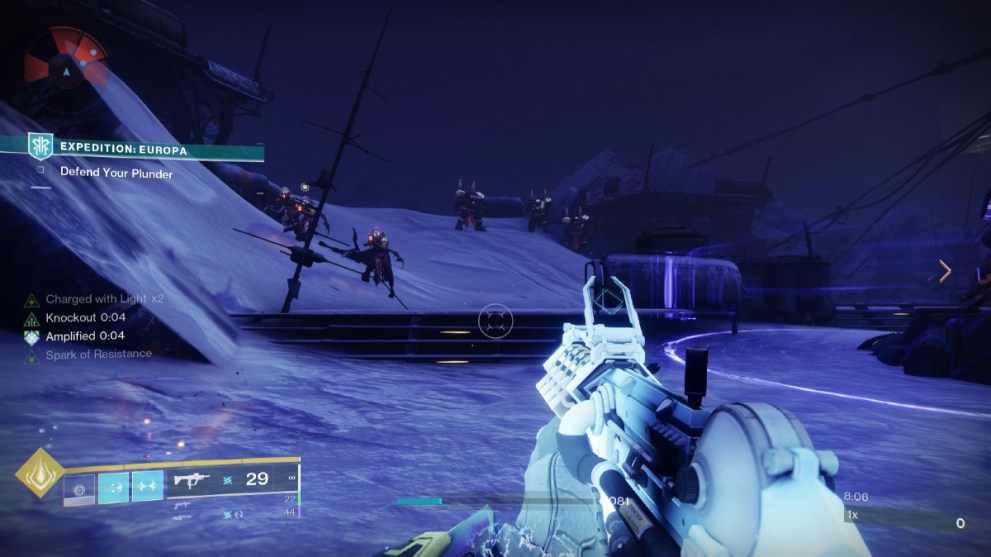The width and height of the screenshot is (991, 557).
Task: Select the Defend Your Plunder objective
Action: (x=116, y=173)
